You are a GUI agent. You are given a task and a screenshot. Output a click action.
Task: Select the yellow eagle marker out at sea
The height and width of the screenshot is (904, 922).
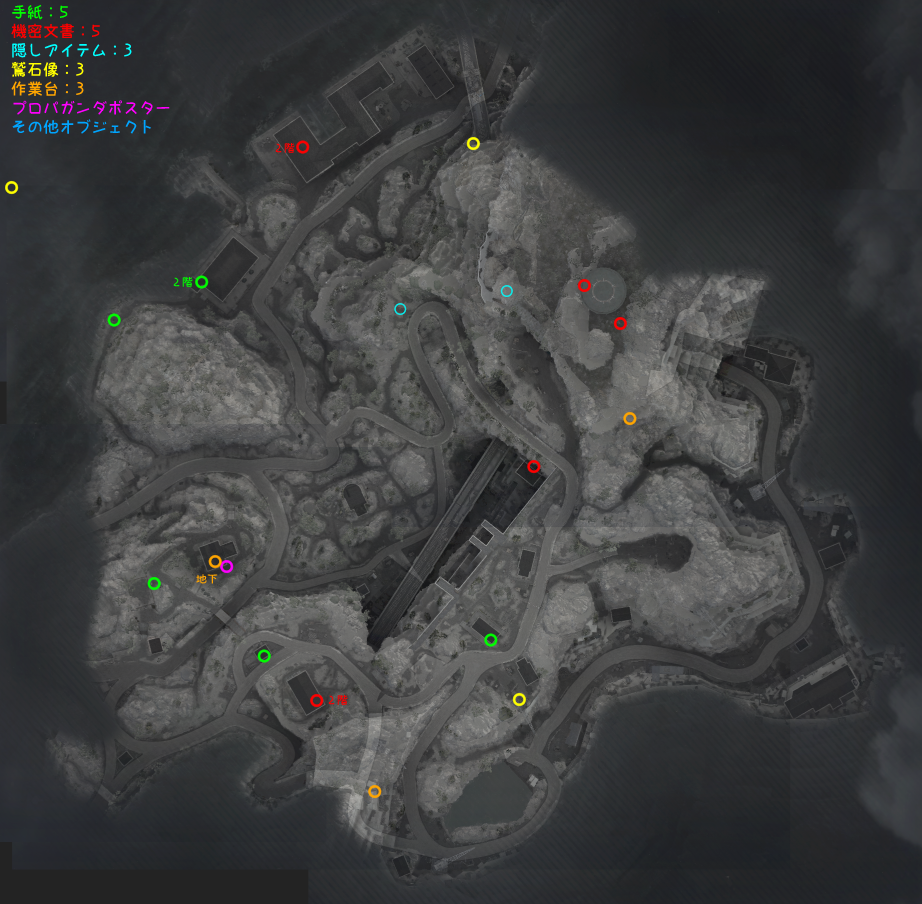pos(12,187)
